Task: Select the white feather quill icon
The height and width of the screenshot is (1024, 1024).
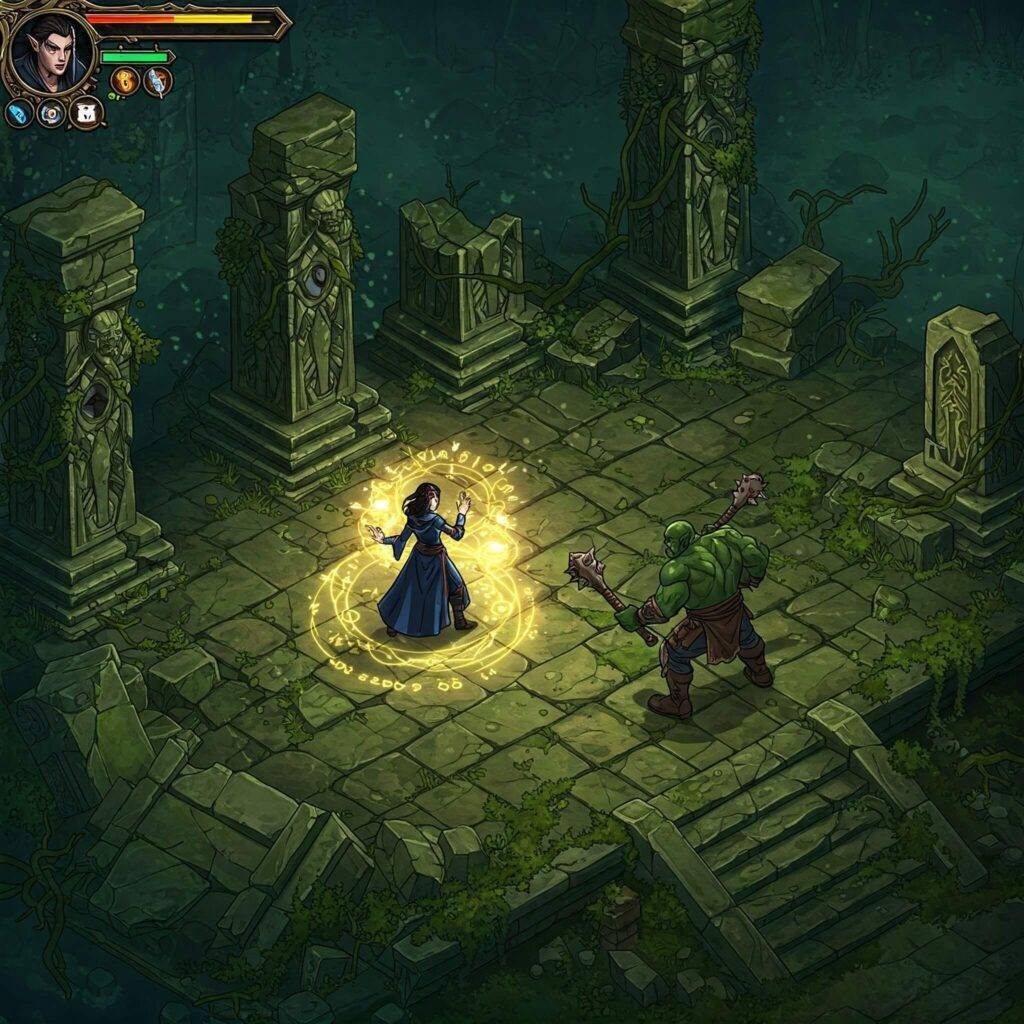Action: 158,82
